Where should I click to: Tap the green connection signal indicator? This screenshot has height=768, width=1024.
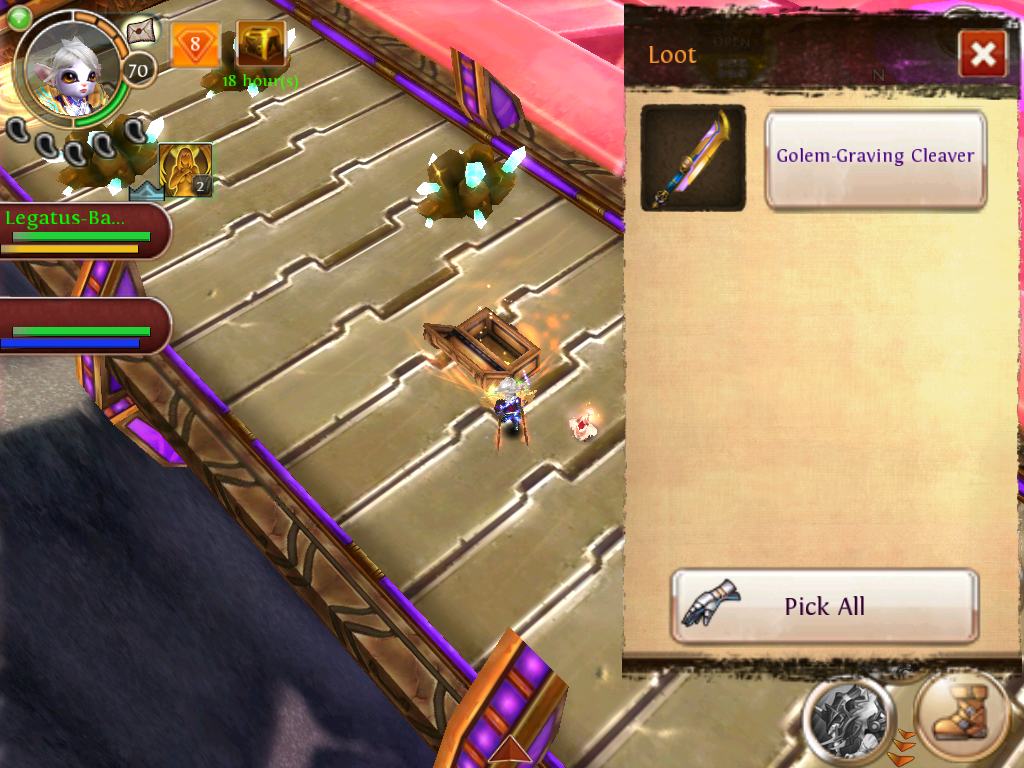18,15
